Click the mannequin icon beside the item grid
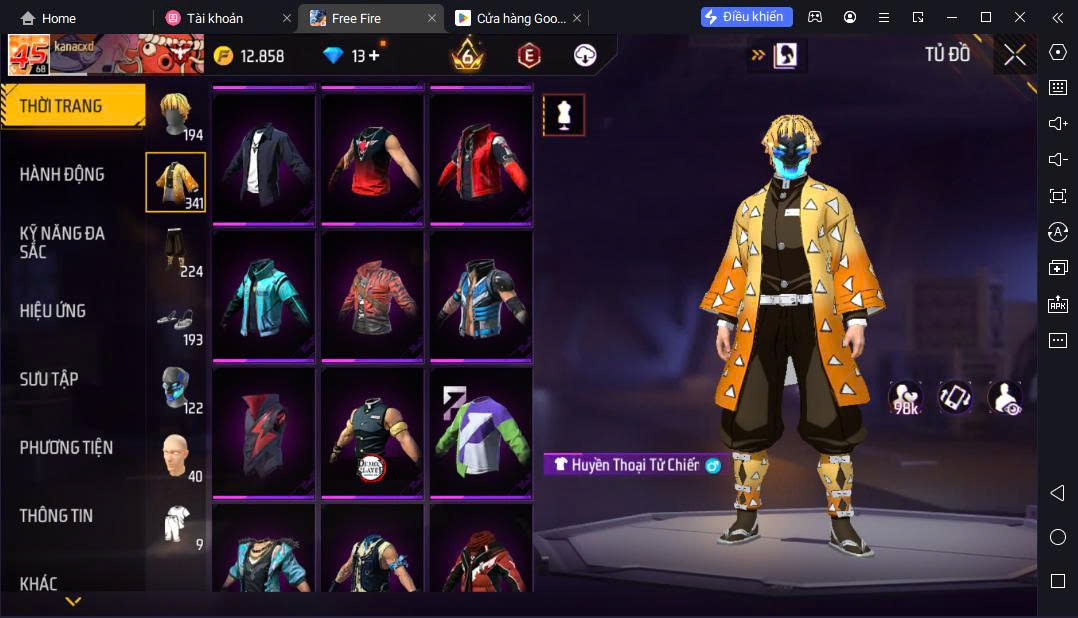This screenshot has width=1078, height=618. pyautogui.click(x=563, y=115)
